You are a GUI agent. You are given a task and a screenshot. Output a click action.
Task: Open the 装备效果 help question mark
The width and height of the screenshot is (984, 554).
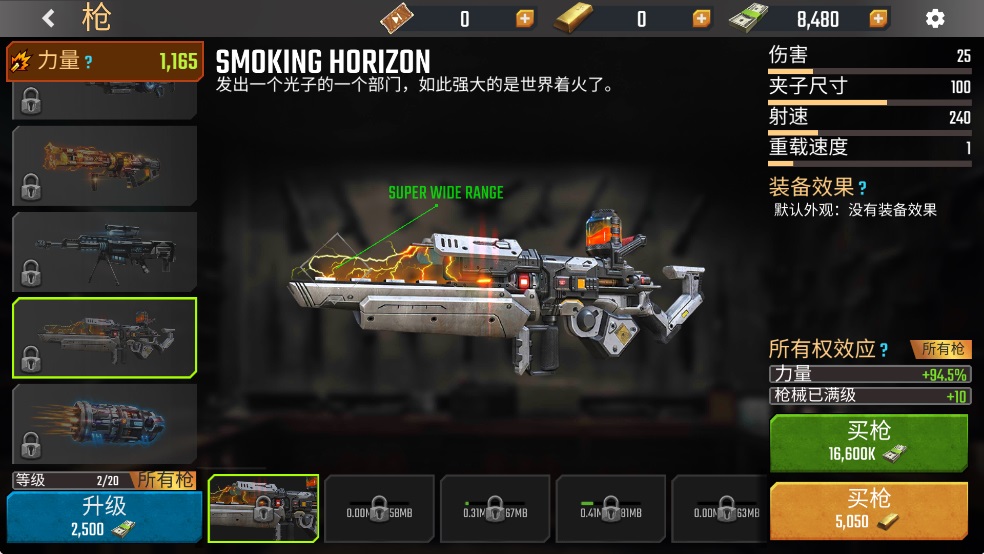pos(862,187)
